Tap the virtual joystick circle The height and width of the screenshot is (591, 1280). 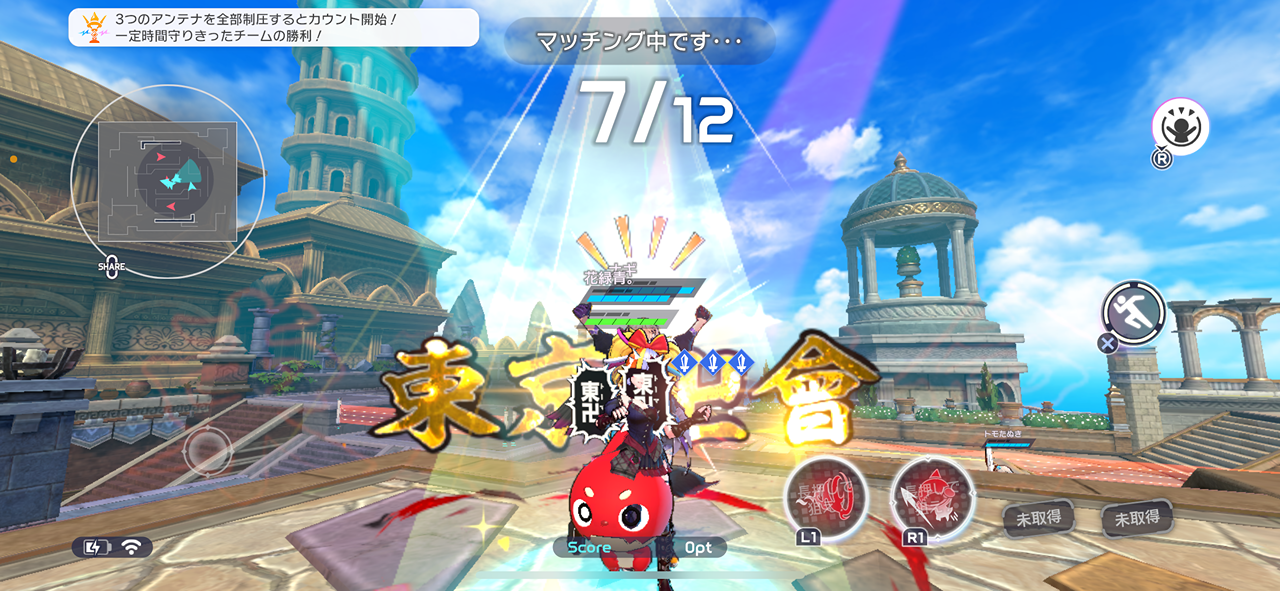pyautogui.click(x=208, y=450)
